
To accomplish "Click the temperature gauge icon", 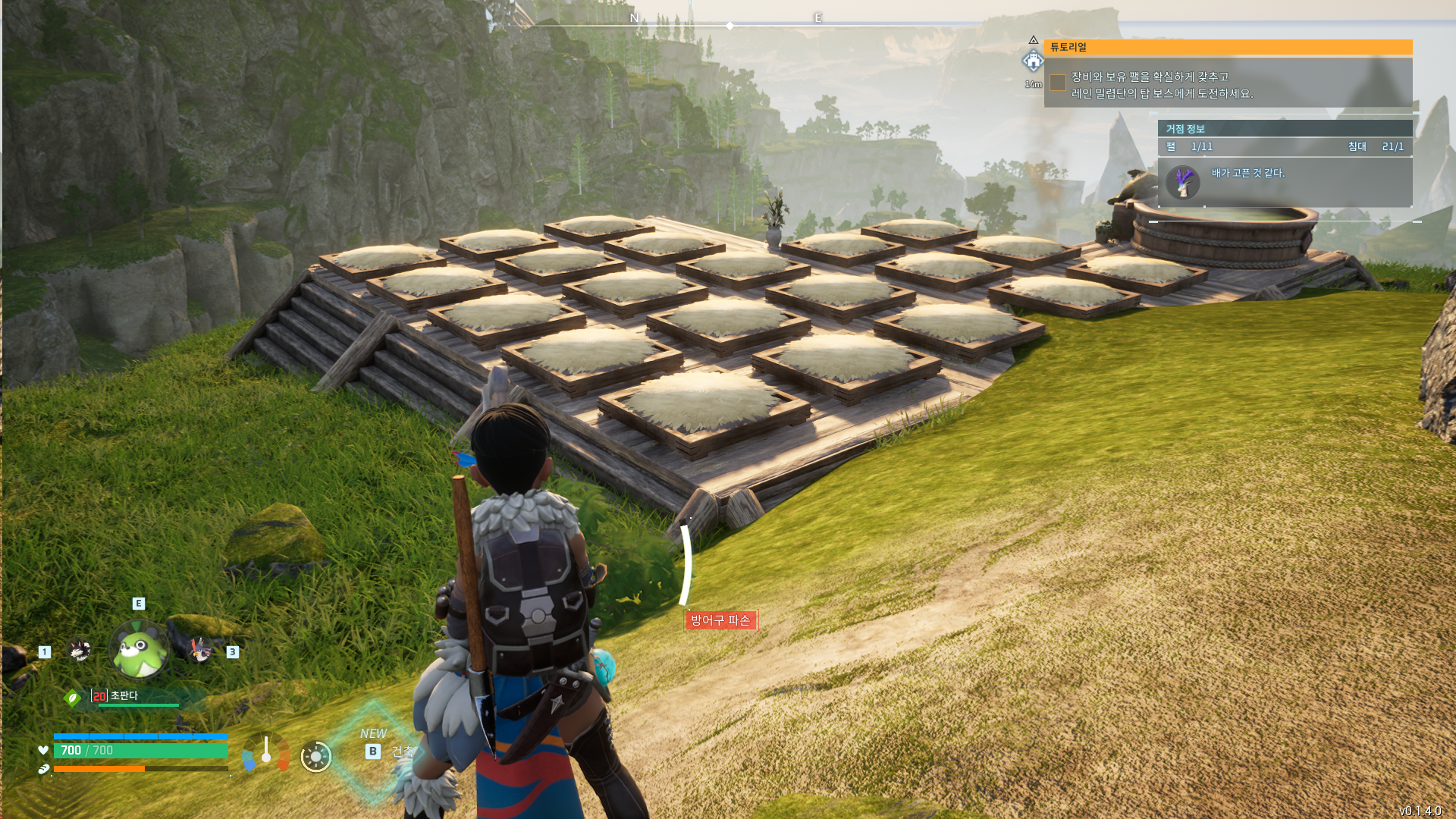I will 266,752.
